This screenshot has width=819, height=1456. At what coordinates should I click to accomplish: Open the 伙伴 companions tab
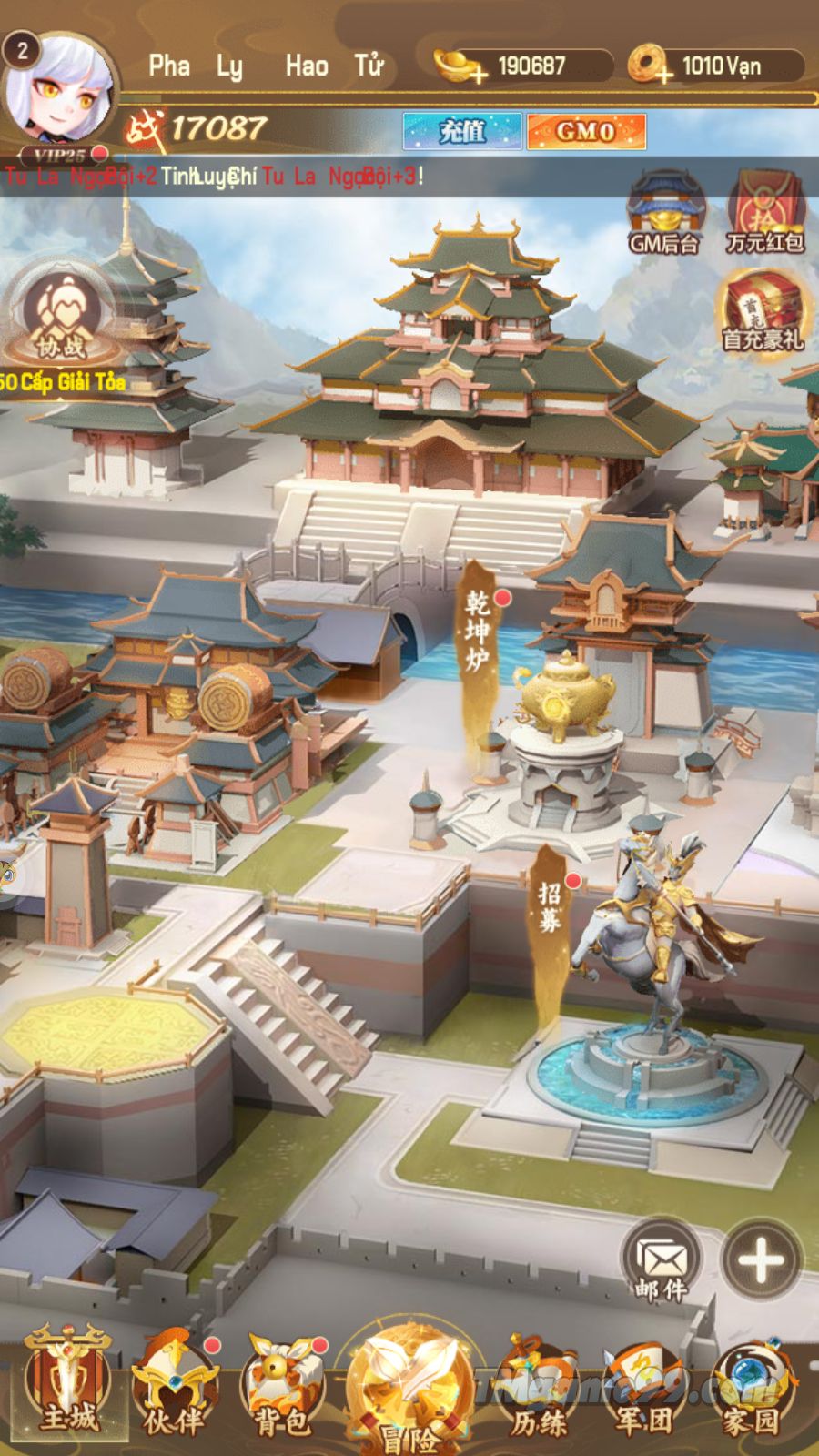pos(173,1388)
